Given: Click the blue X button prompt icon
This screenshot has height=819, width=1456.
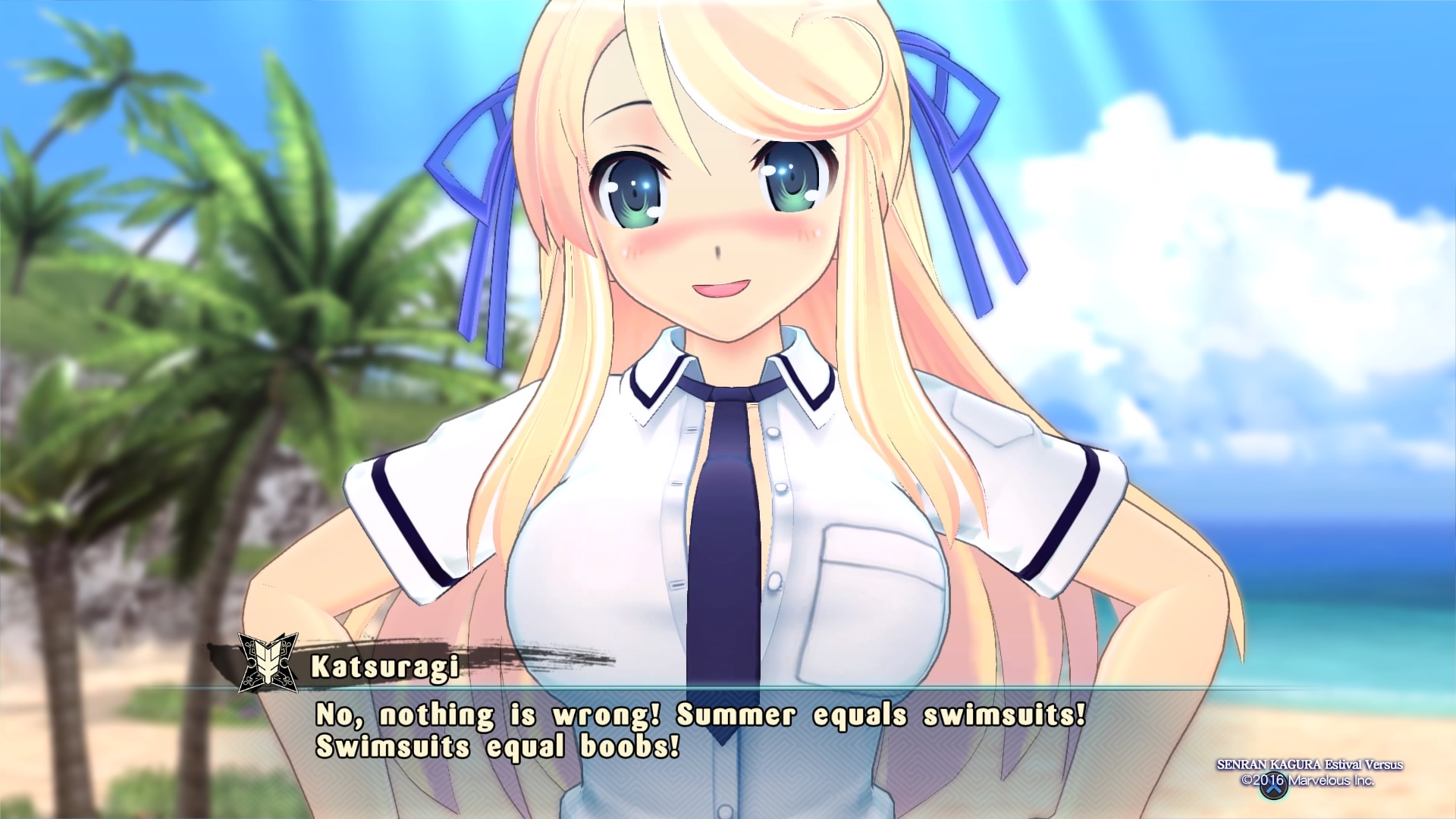Looking at the screenshot, I should coord(1272,786).
